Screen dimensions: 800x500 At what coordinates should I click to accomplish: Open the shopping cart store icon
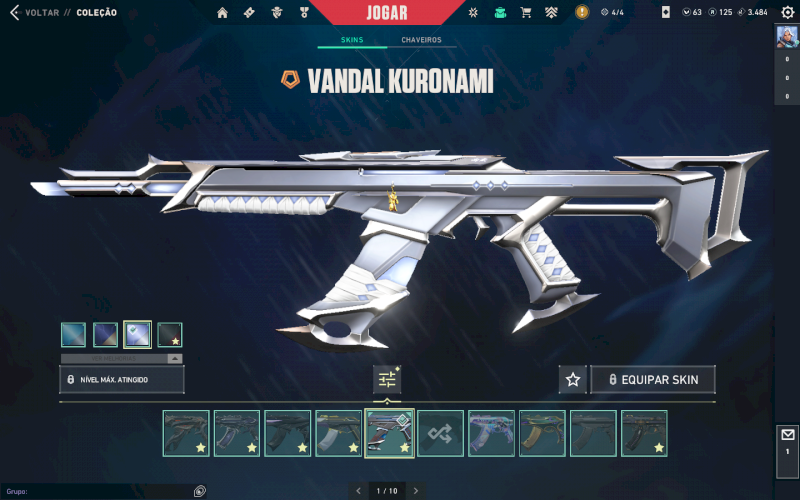click(525, 12)
